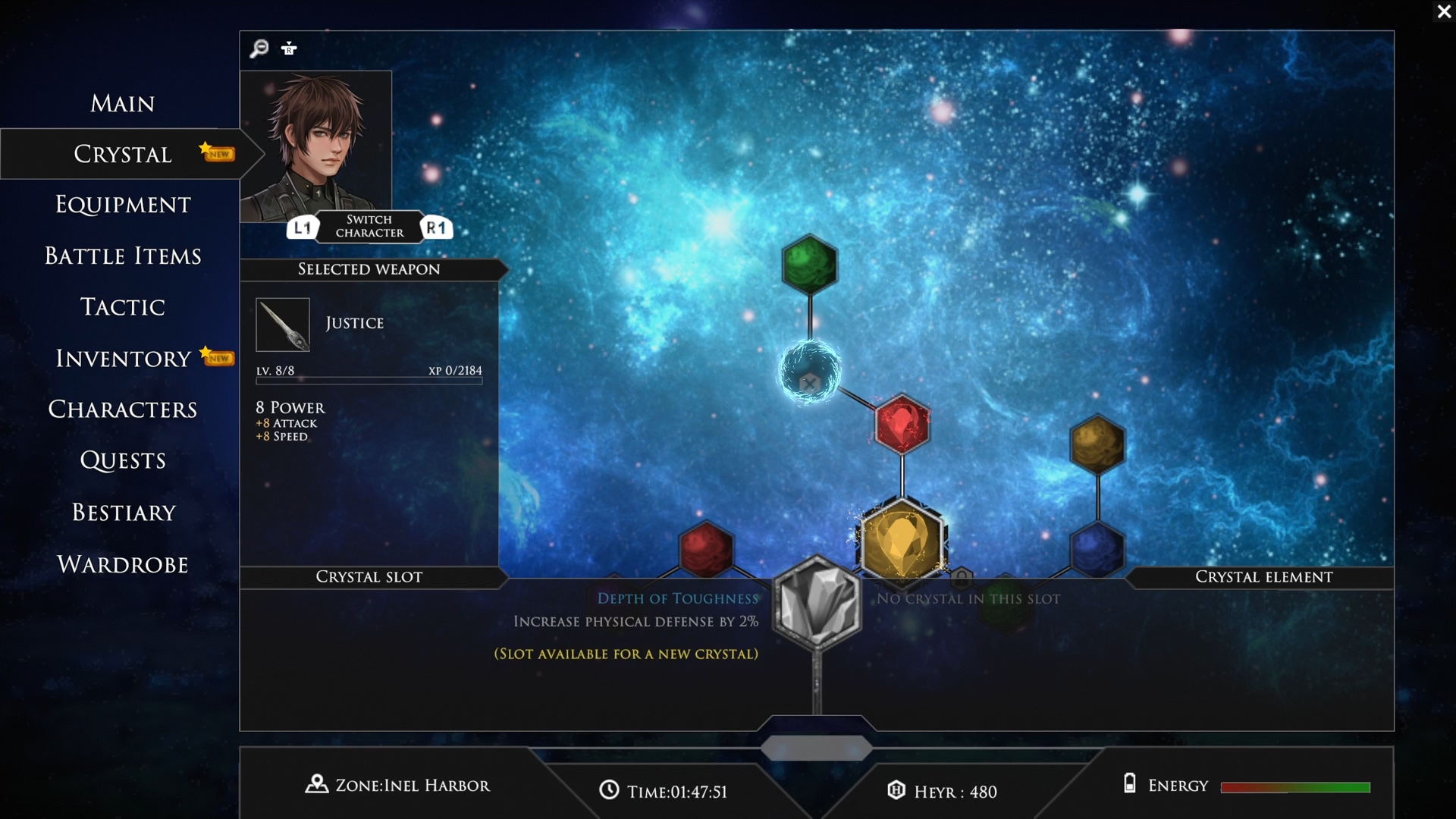Switch character with the R1 button
This screenshot has height=819, width=1456.
(x=436, y=227)
